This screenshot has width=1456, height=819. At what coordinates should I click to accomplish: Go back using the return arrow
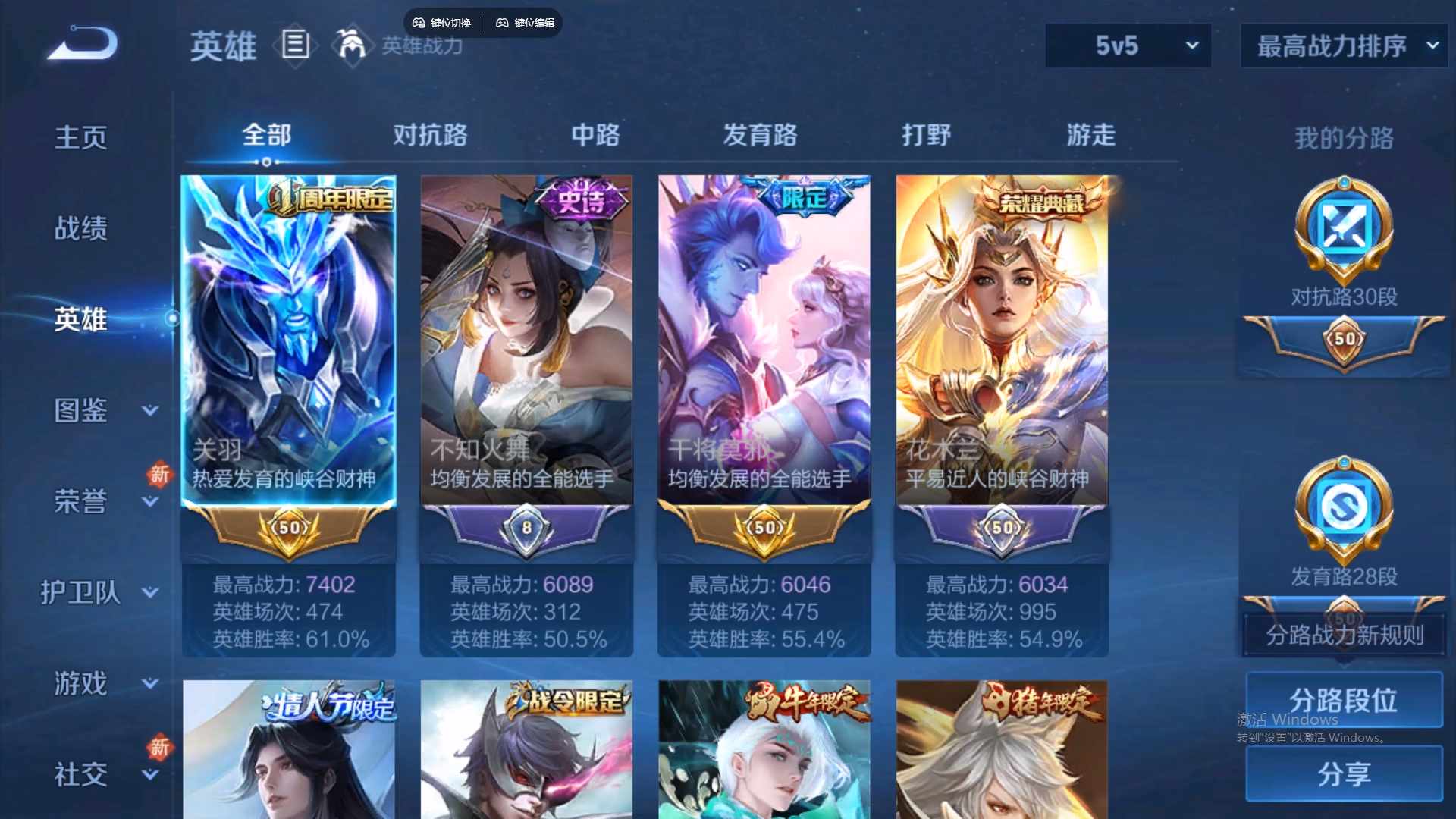(83, 44)
